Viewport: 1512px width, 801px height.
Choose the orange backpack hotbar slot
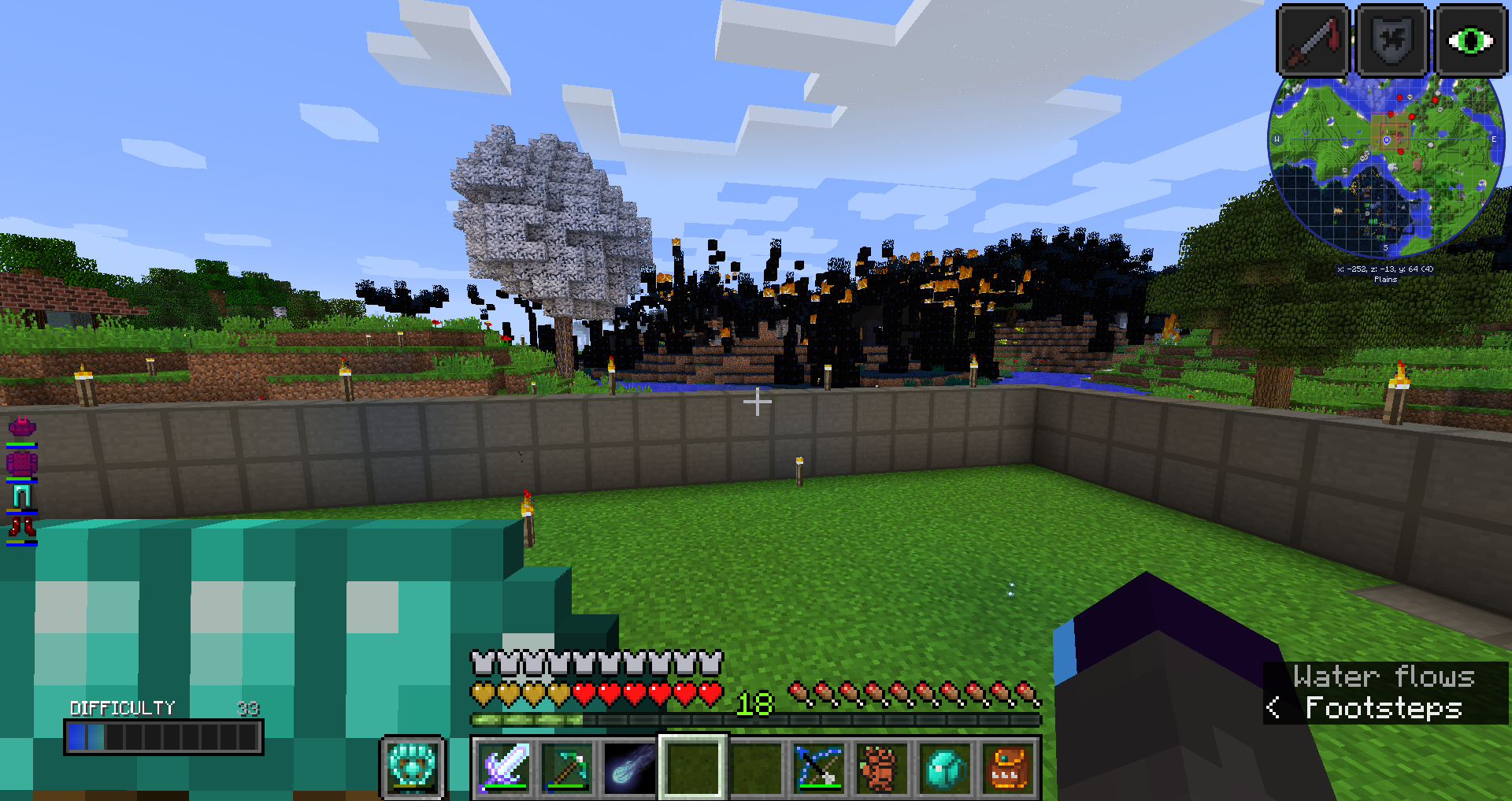coord(1008,768)
